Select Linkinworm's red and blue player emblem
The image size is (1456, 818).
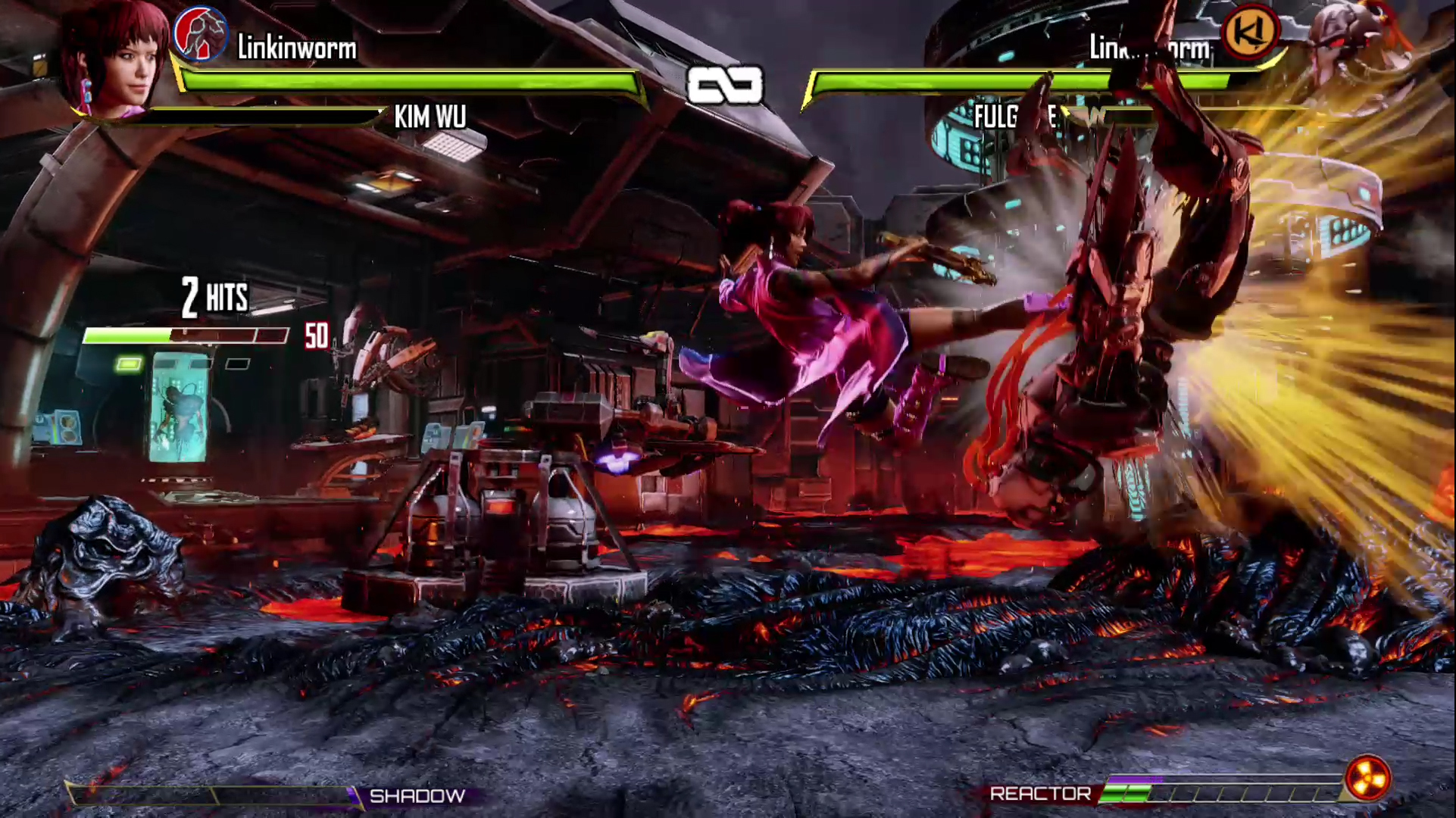[x=200, y=34]
